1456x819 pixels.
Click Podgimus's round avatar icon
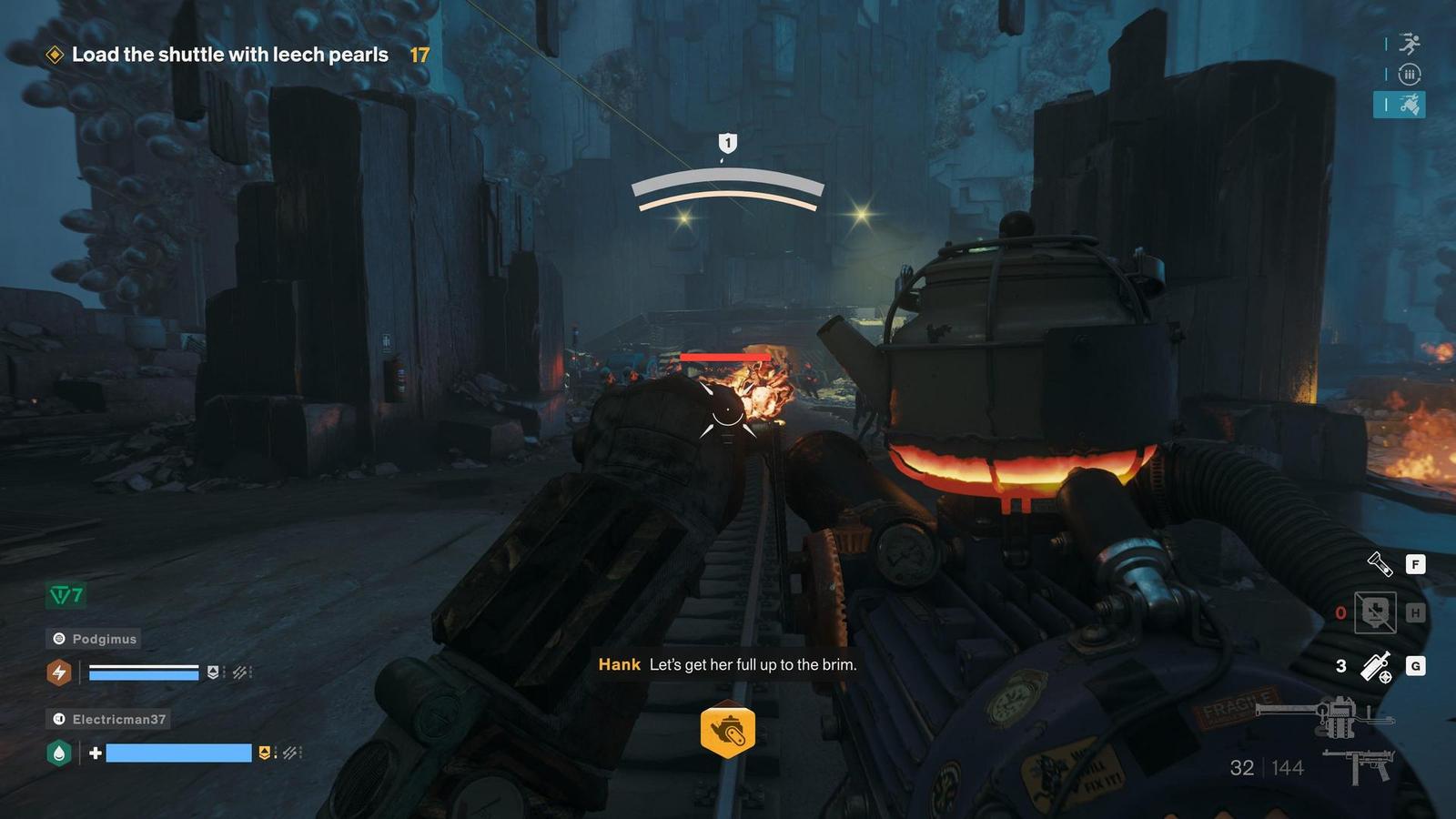click(60, 638)
